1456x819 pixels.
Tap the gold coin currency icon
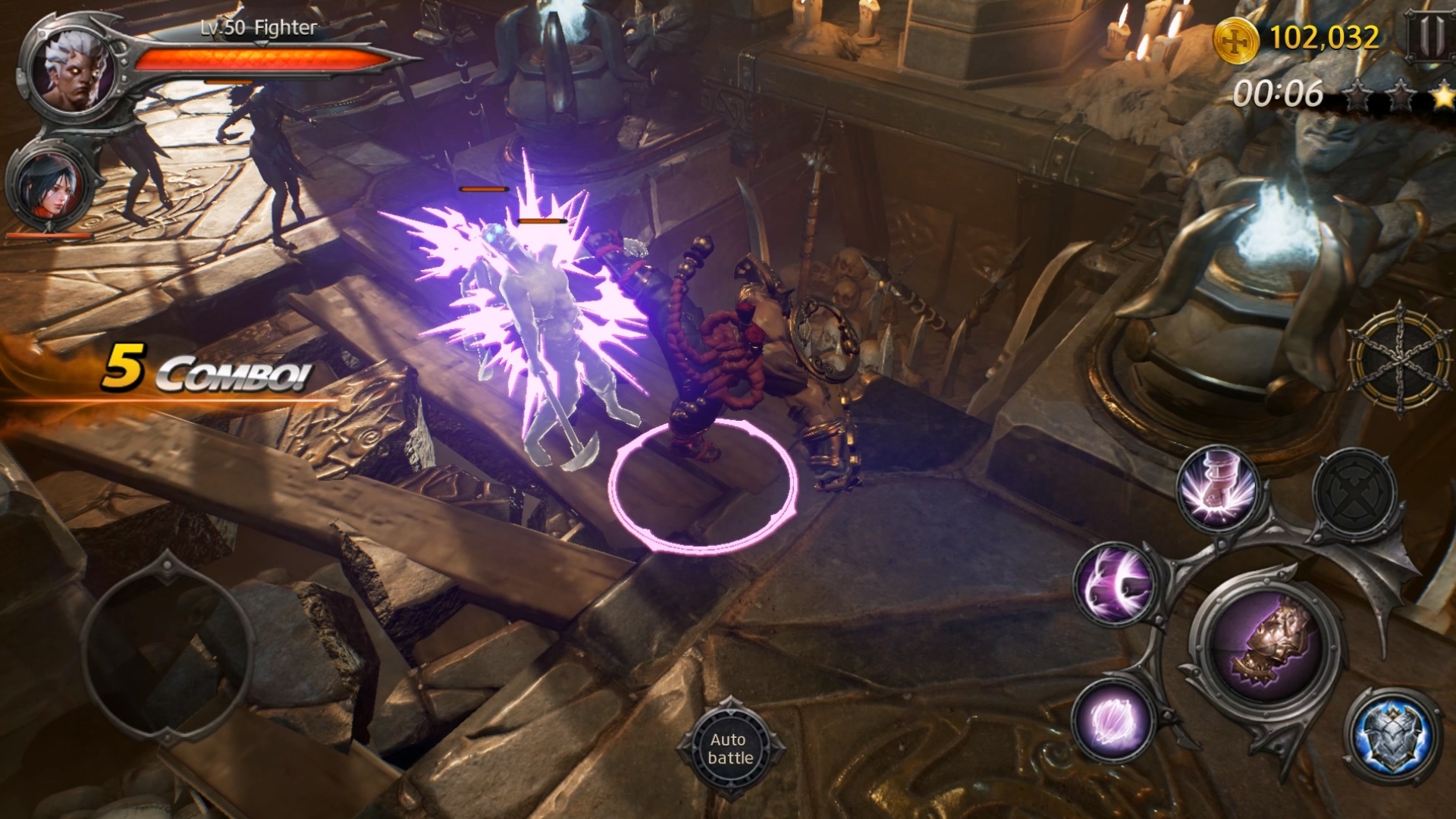click(x=1236, y=39)
